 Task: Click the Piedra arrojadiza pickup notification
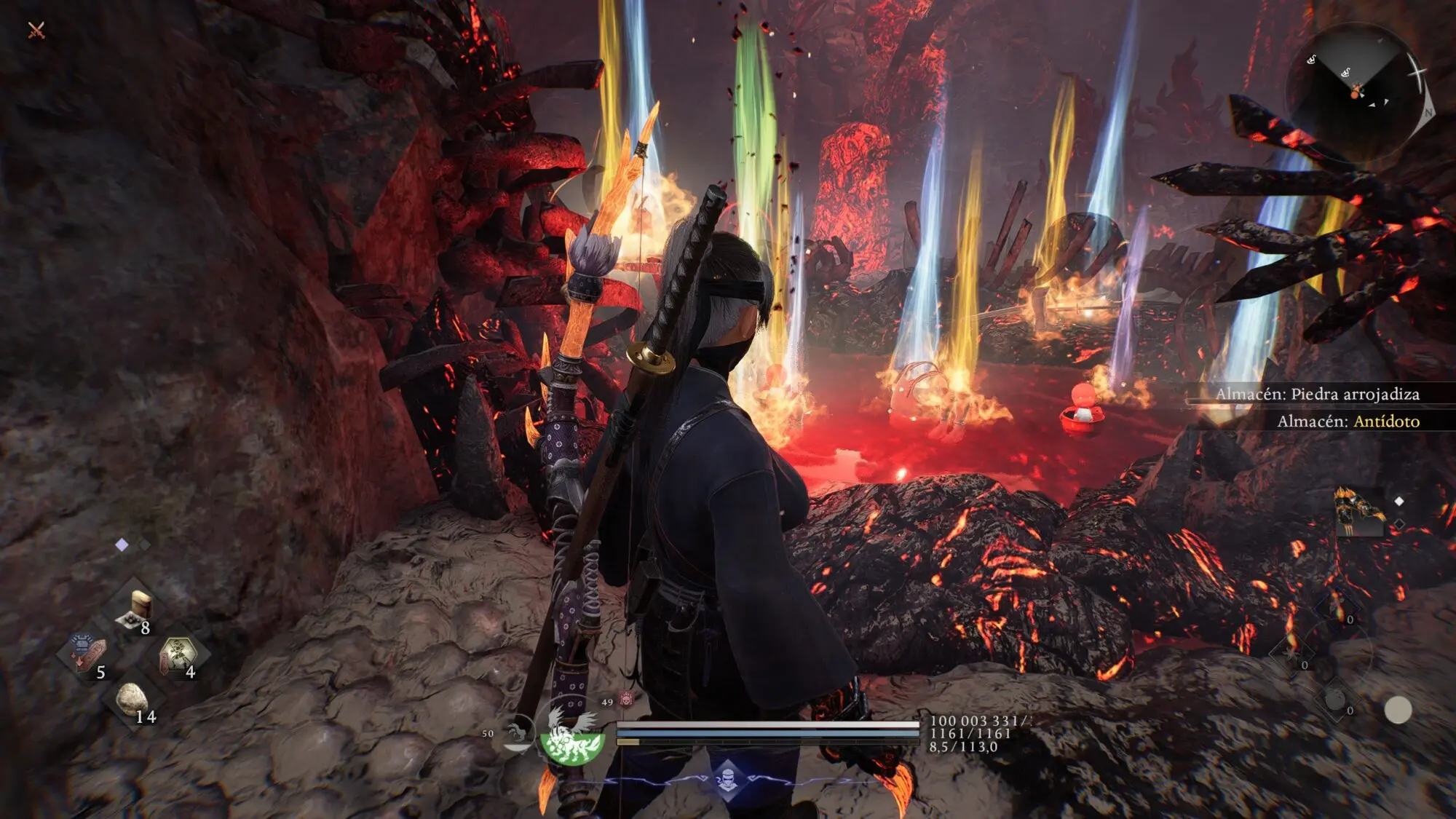click(x=1316, y=395)
